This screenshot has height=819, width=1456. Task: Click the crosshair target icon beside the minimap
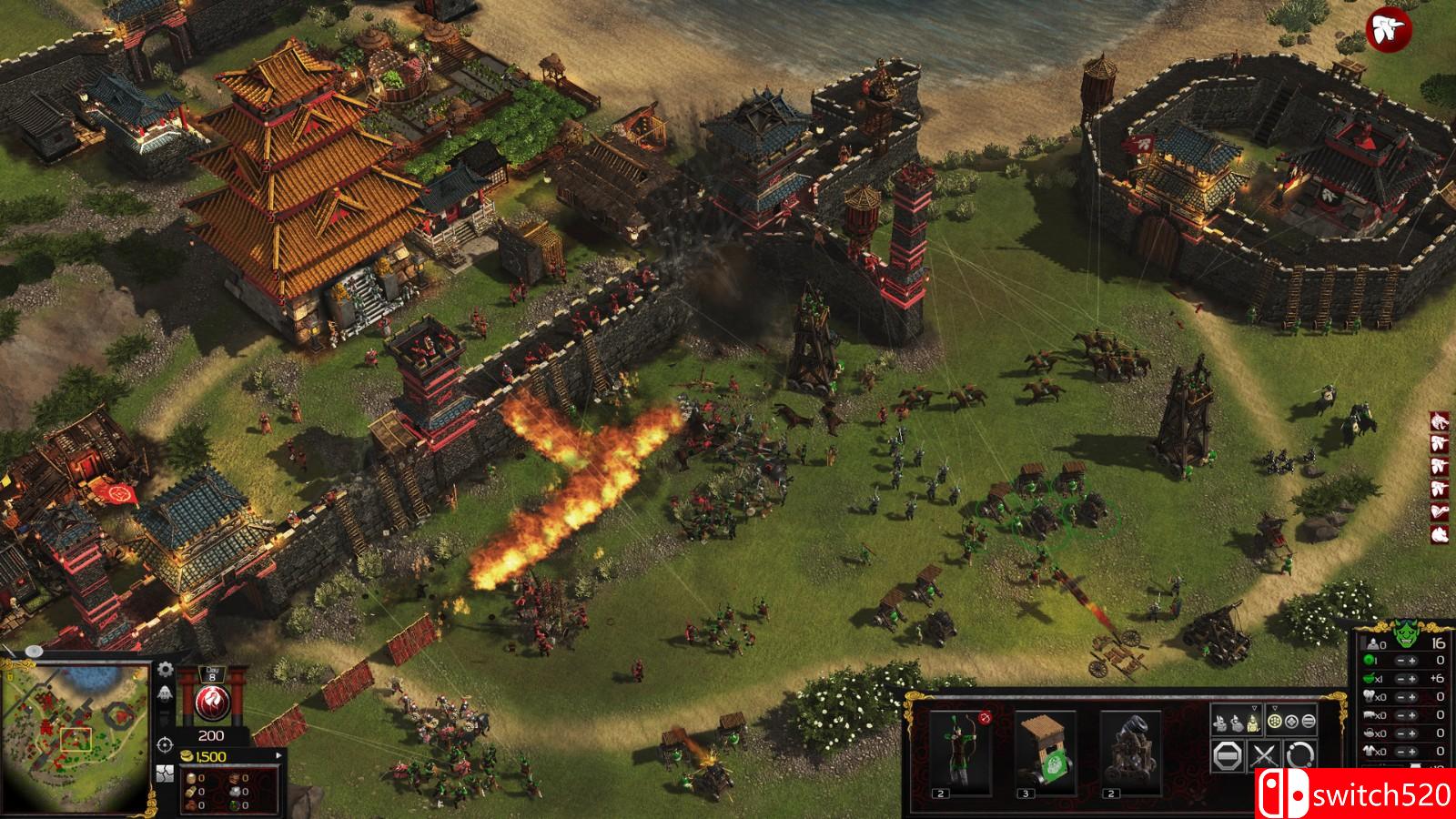click(165, 744)
